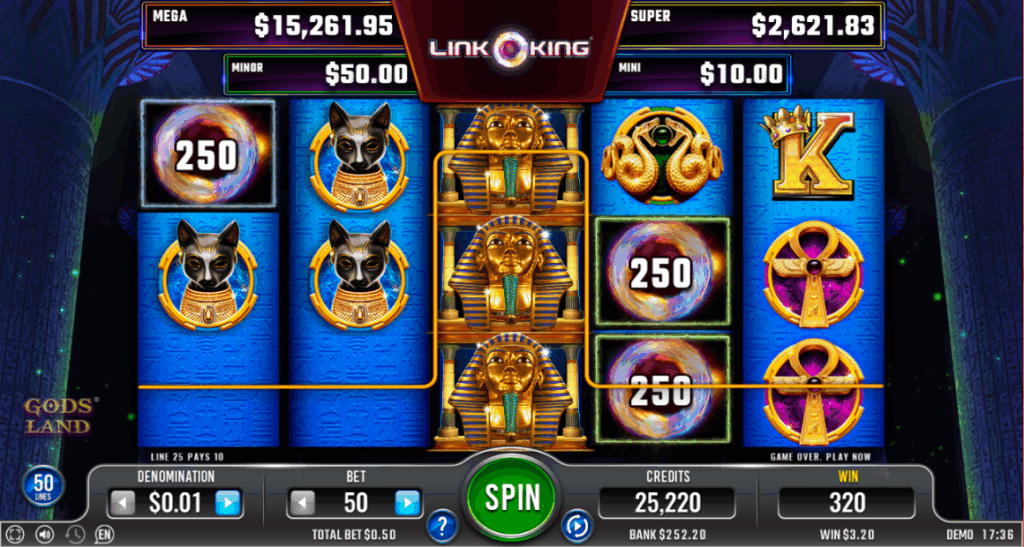This screenshot has height=547, width=1024.
Task: Change language via the EN icon
Action: click(x=103, y=535)
